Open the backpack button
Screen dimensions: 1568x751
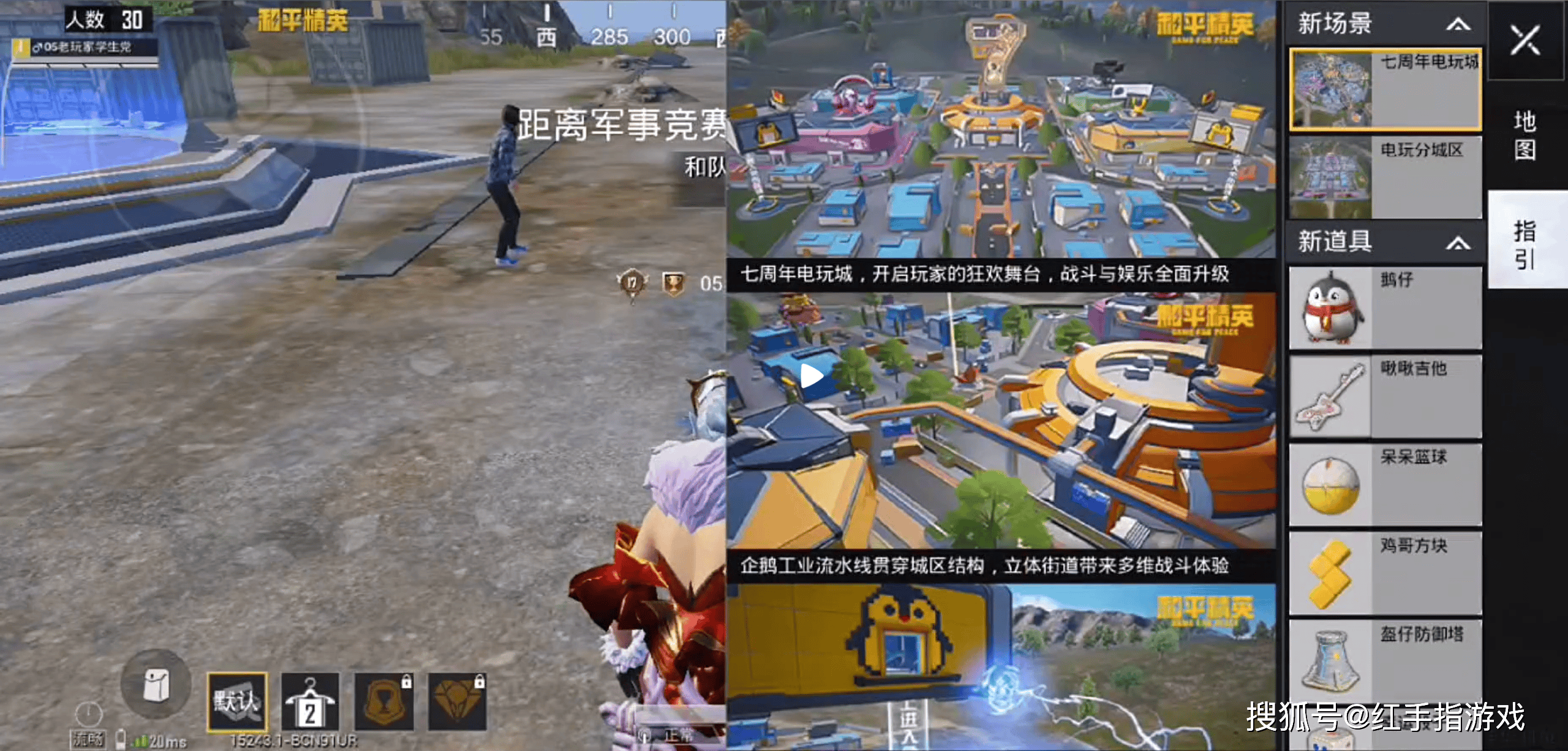156,684
